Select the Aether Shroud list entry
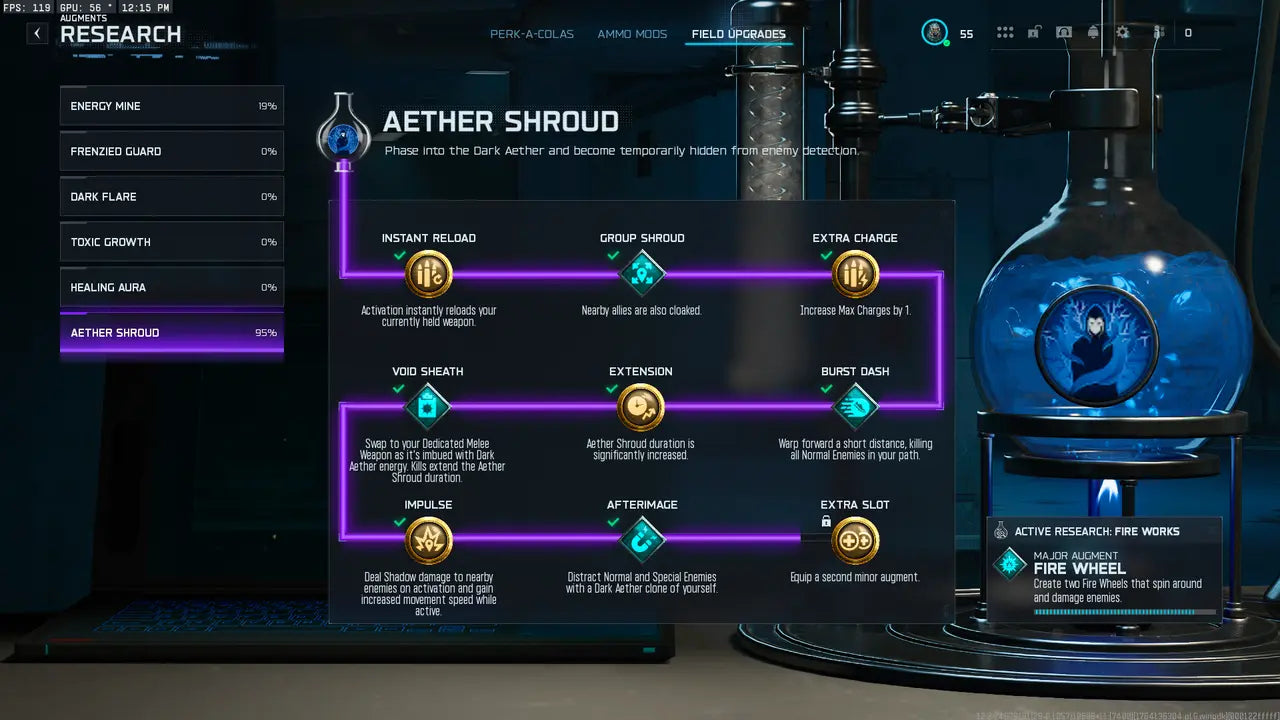This screenshot has width=1280, height=720. point(172,333)
